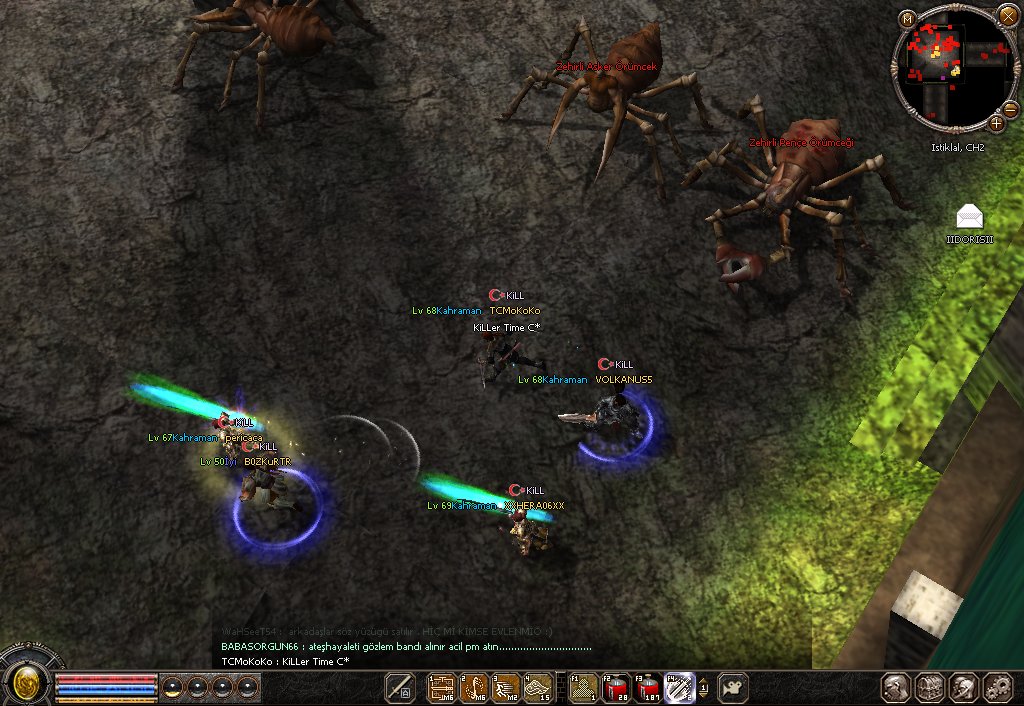Zoom in the minimap with the plus button

pyautogui.click(x=997, y=123)
